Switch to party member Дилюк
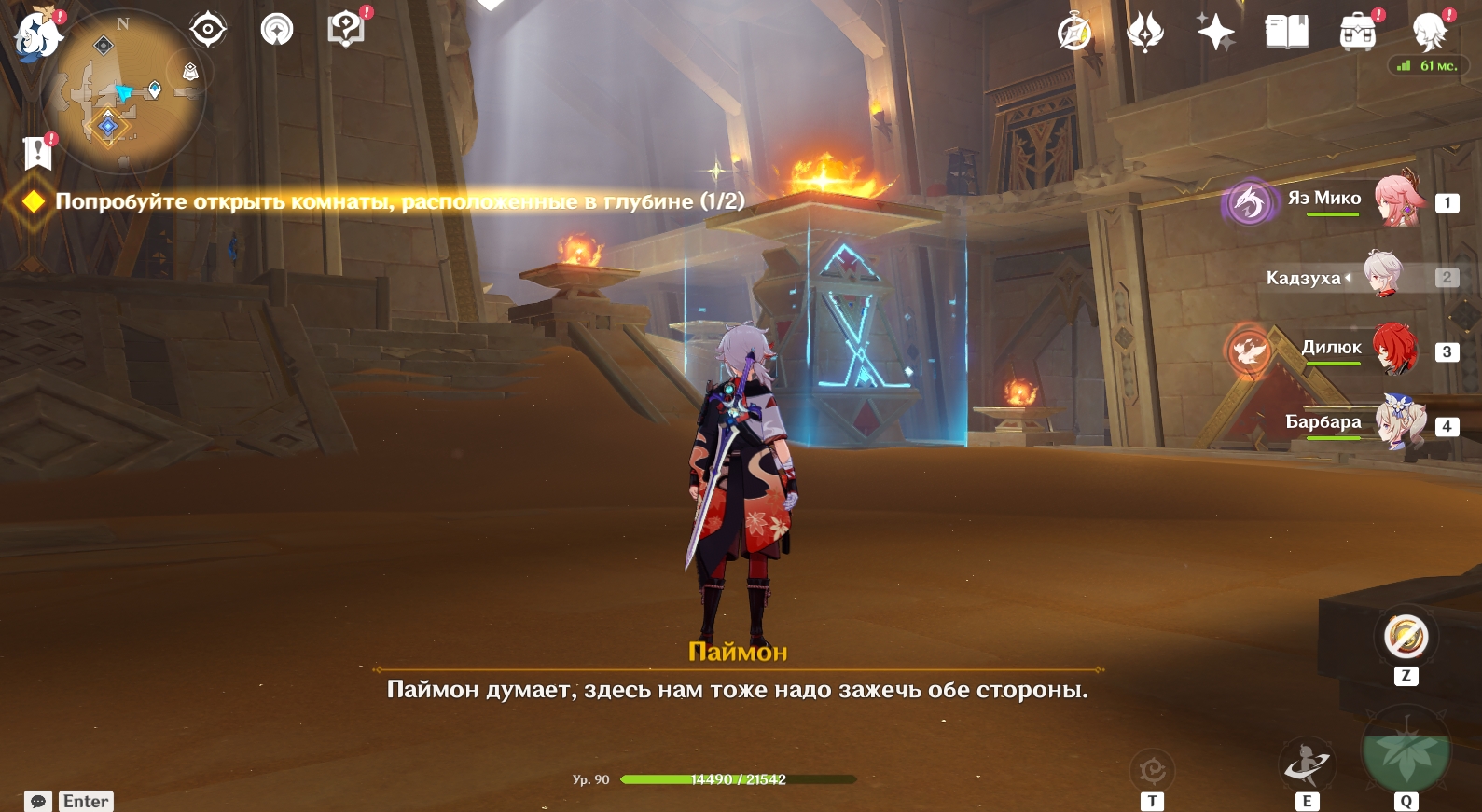 click(x=1395, y=351)
